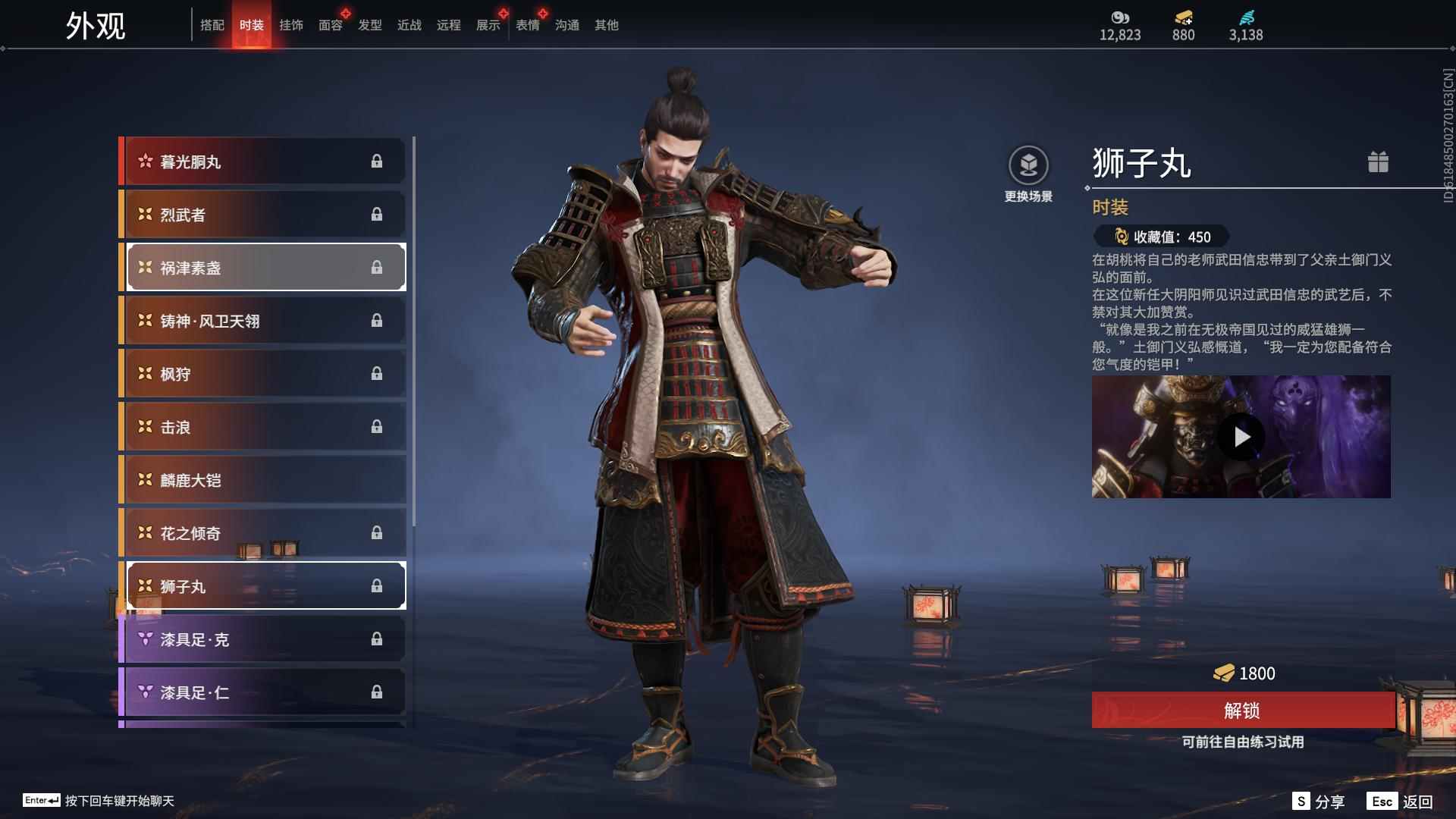Click the lock icon on 狮子丸 entry
1456x819 pixels.
[x=378, y=585]
